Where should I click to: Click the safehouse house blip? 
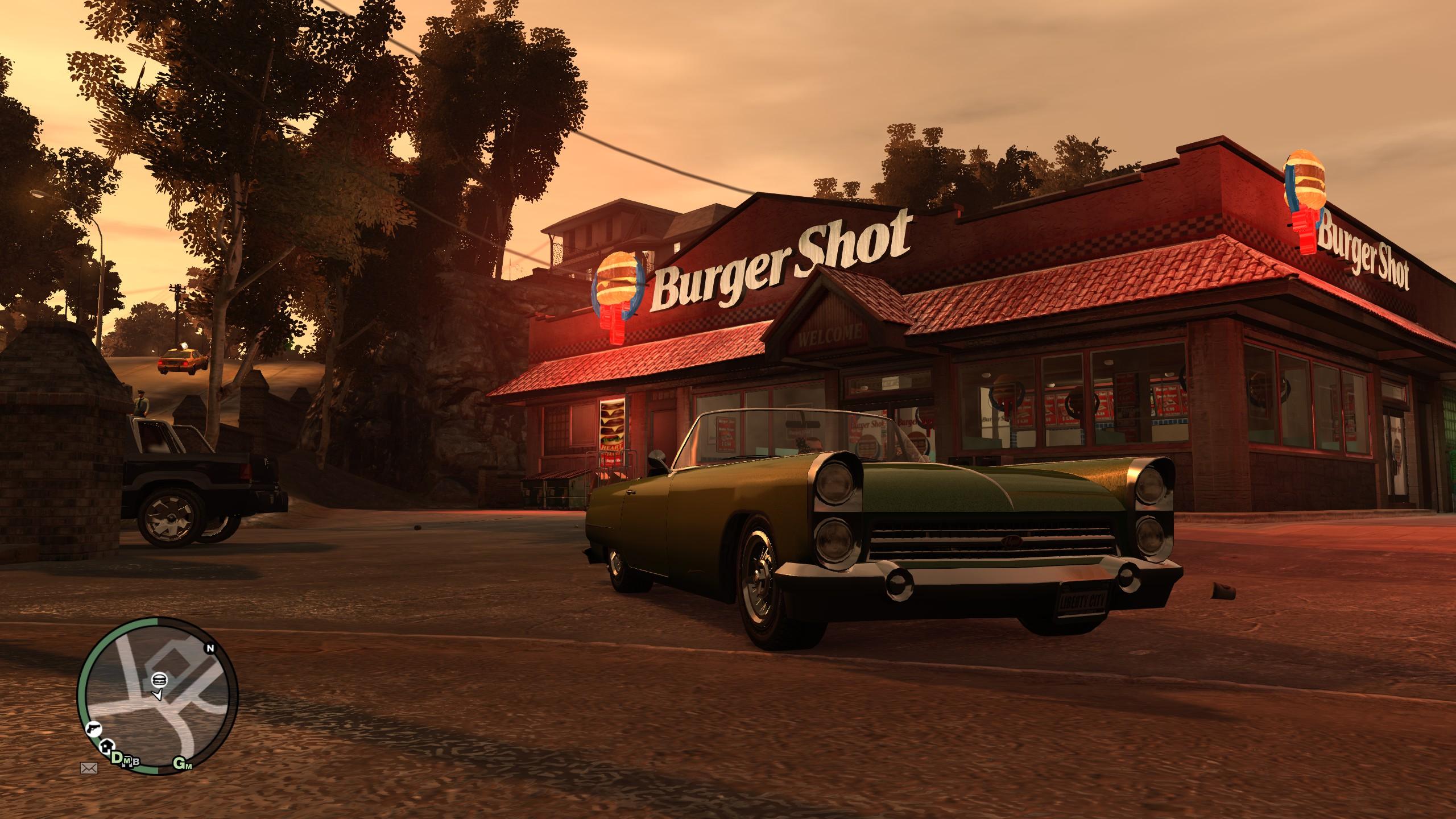tap(106, 746)
